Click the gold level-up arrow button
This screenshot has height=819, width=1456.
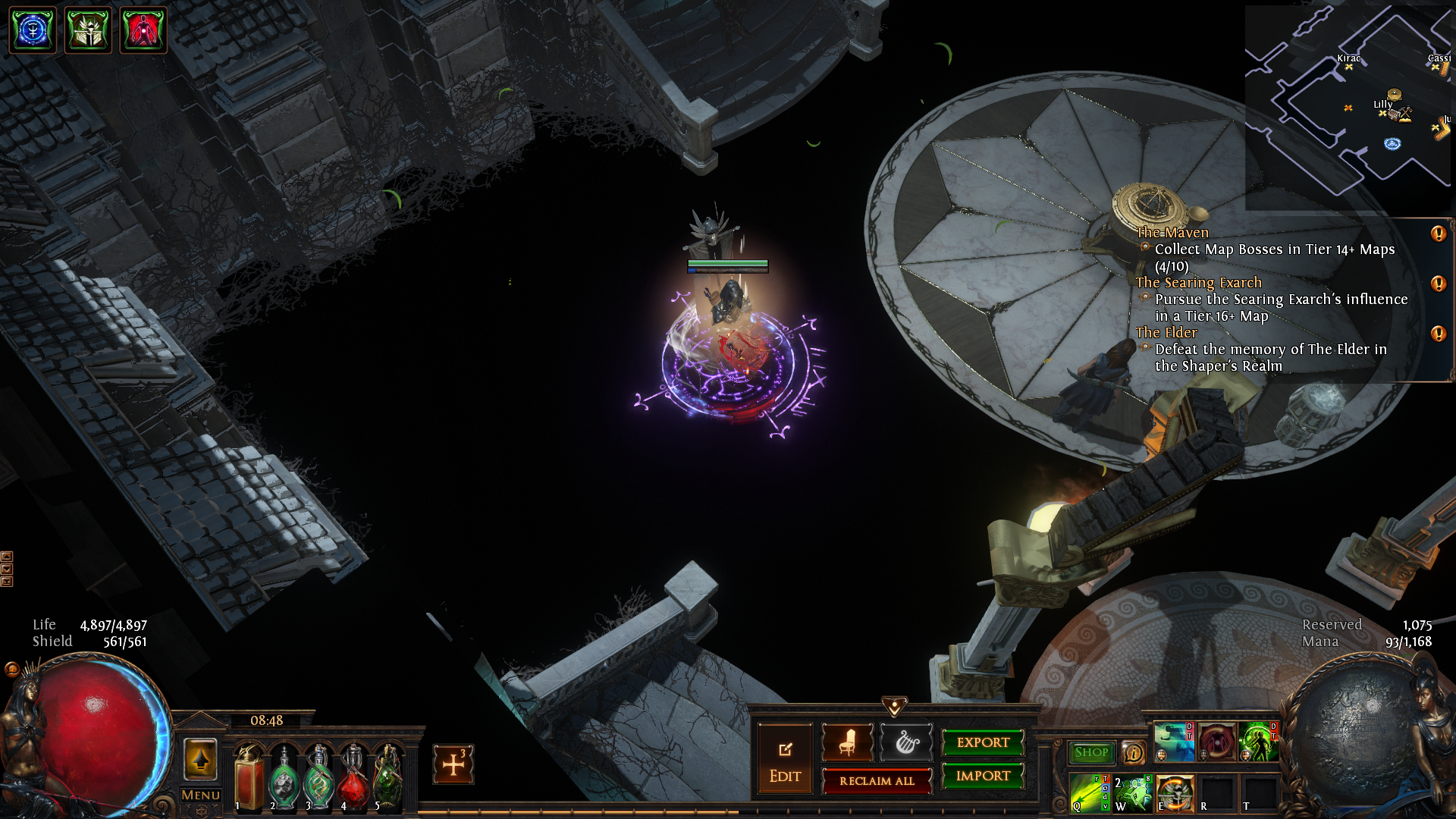[201, 759]
